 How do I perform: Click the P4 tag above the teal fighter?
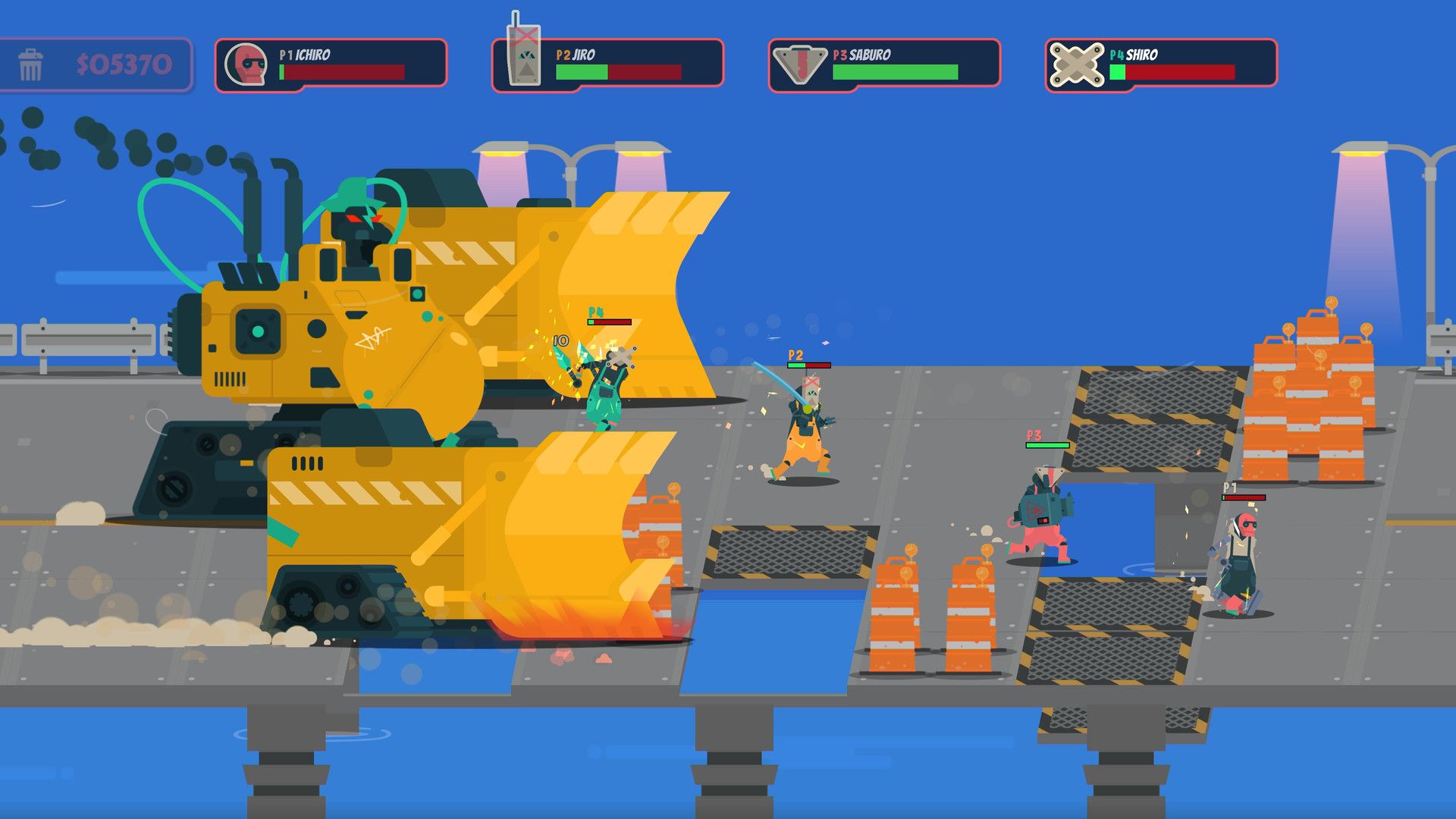pos(595,311)
